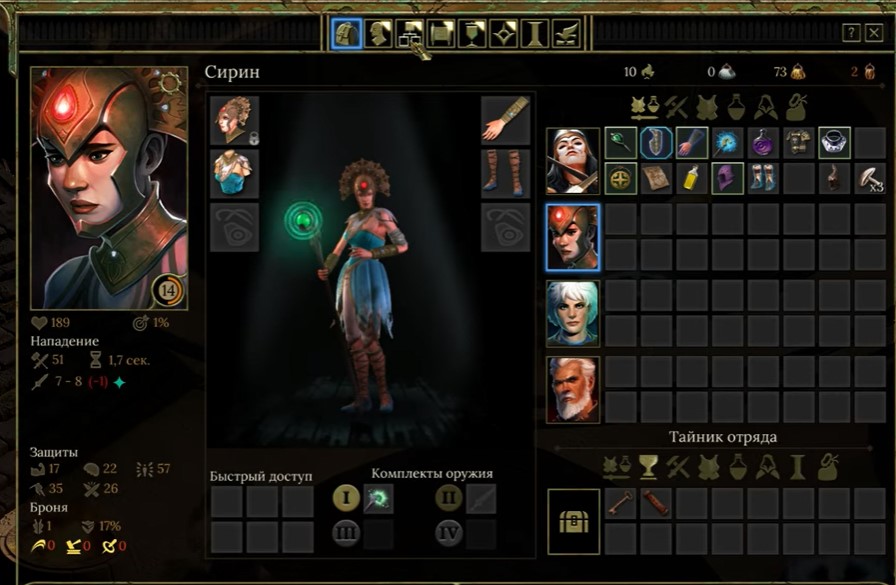This screenshot has height=585, width=896.
Task: Click the equipped boots slot
Action: point(505,174)
